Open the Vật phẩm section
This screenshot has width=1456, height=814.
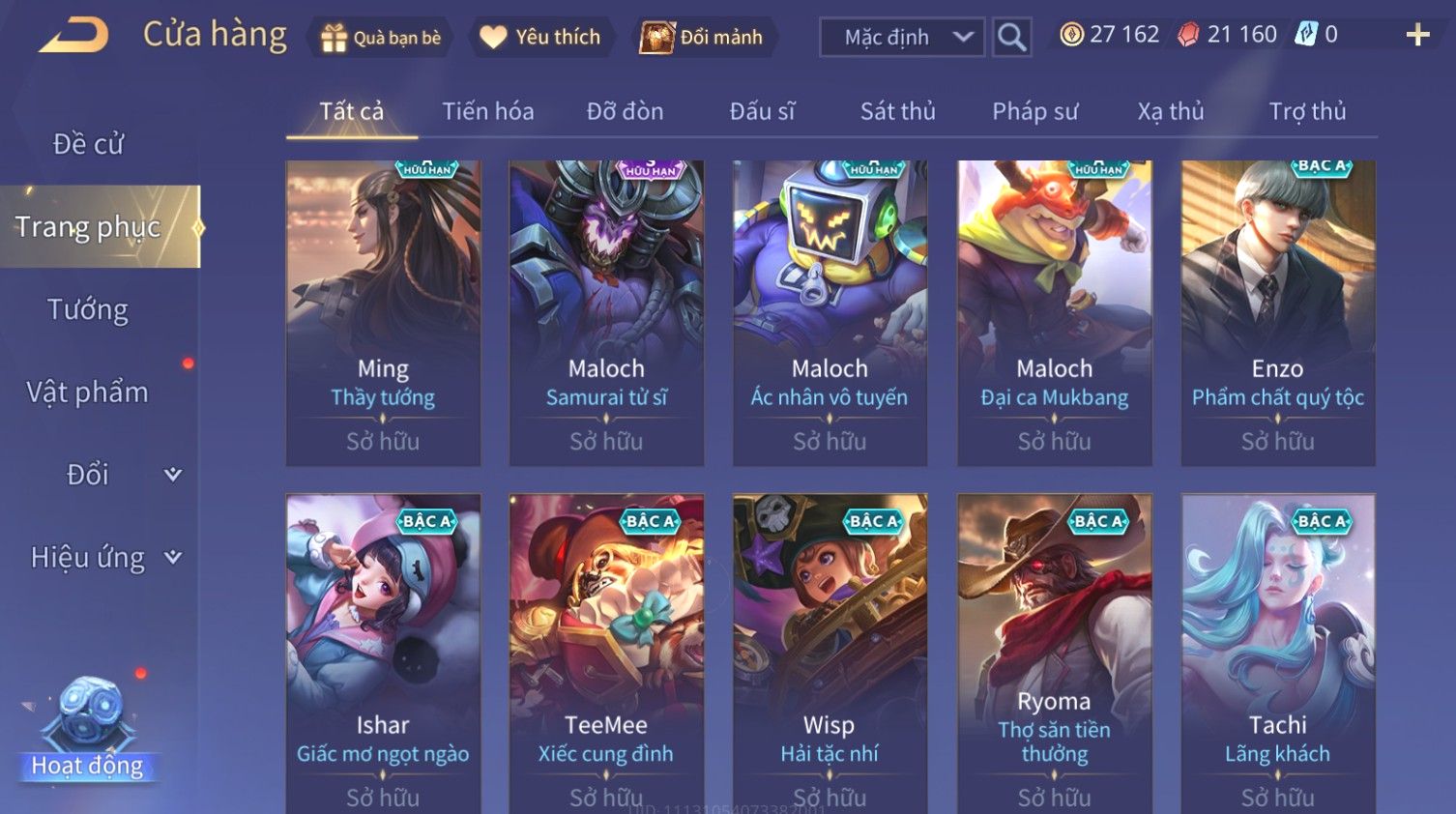[88, 392]
